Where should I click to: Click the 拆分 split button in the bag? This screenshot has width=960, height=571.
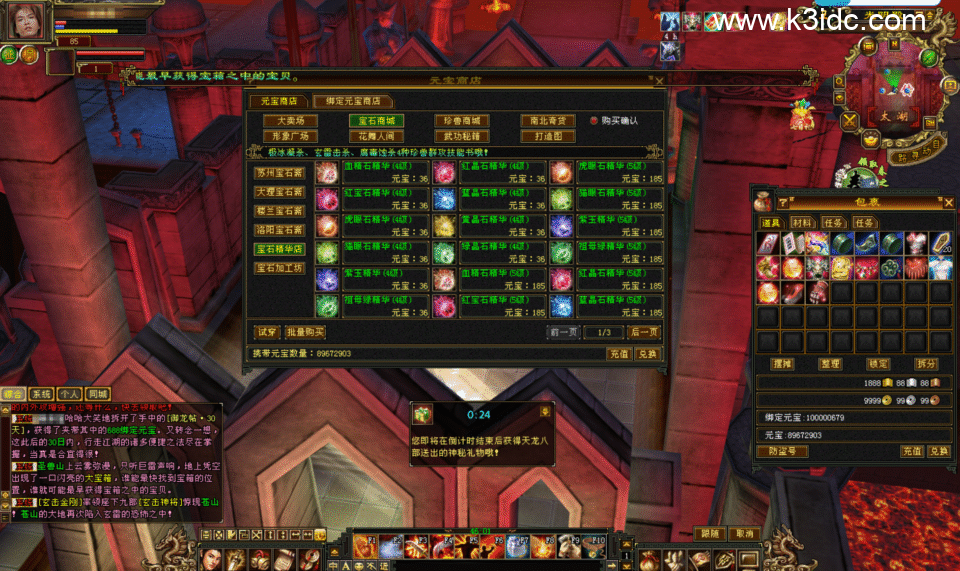[926, 364]
